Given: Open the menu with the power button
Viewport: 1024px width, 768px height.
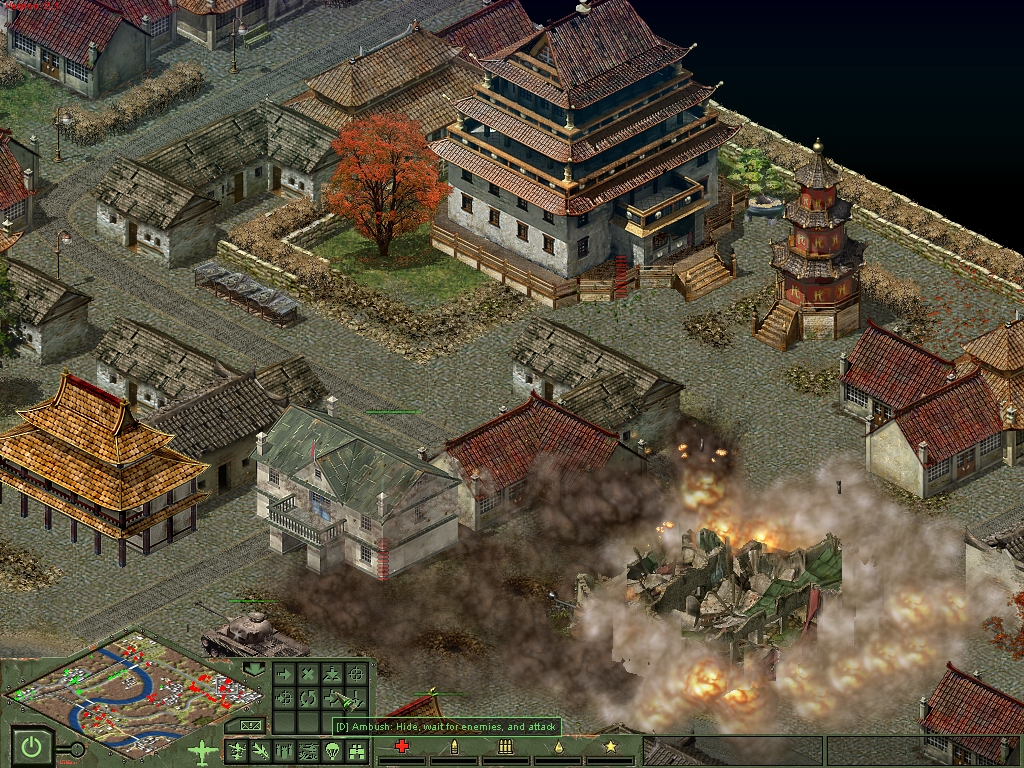Looking at the screenshot, I should click(32, 746).
